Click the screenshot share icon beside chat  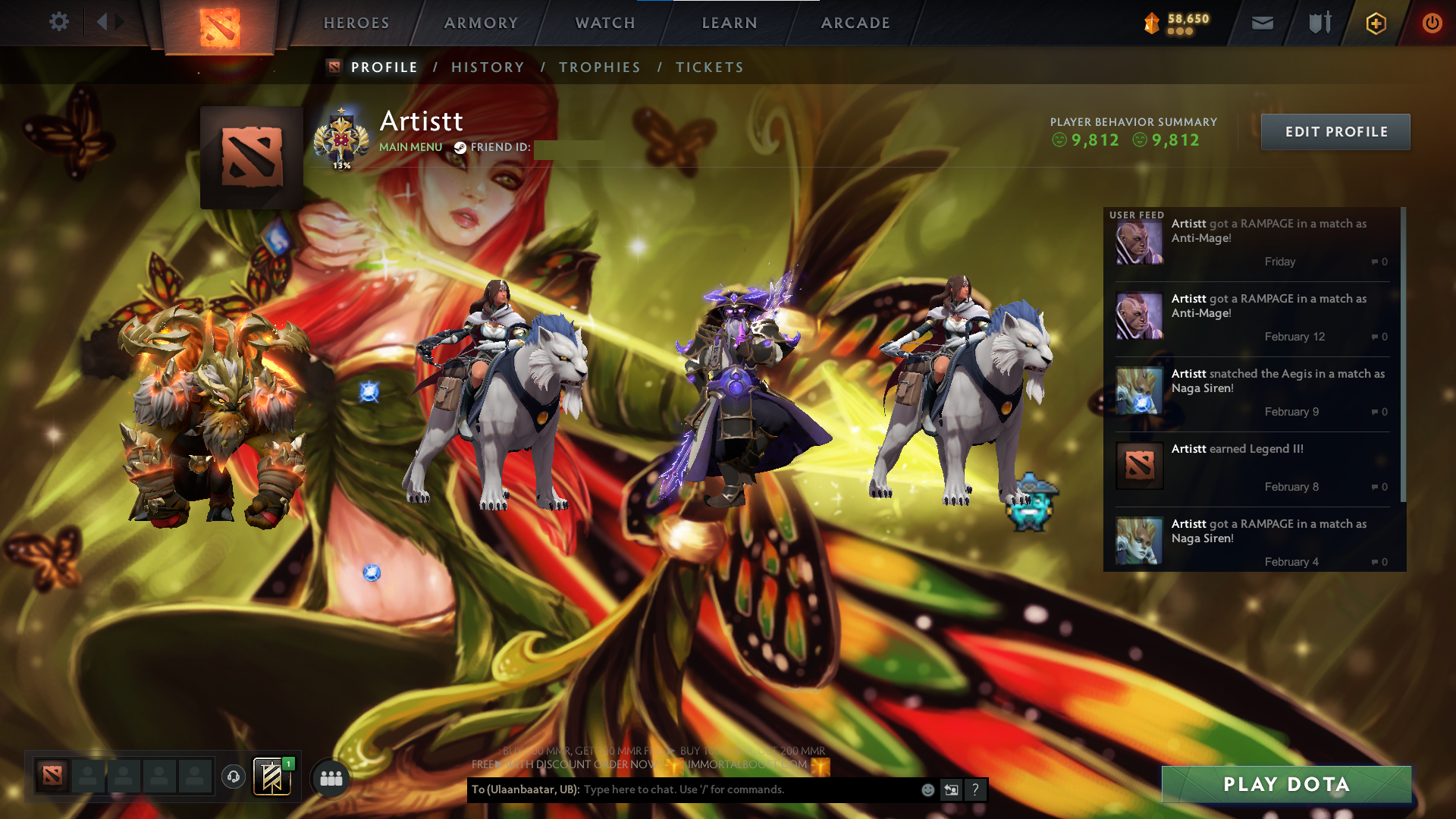tap(952, 789)
